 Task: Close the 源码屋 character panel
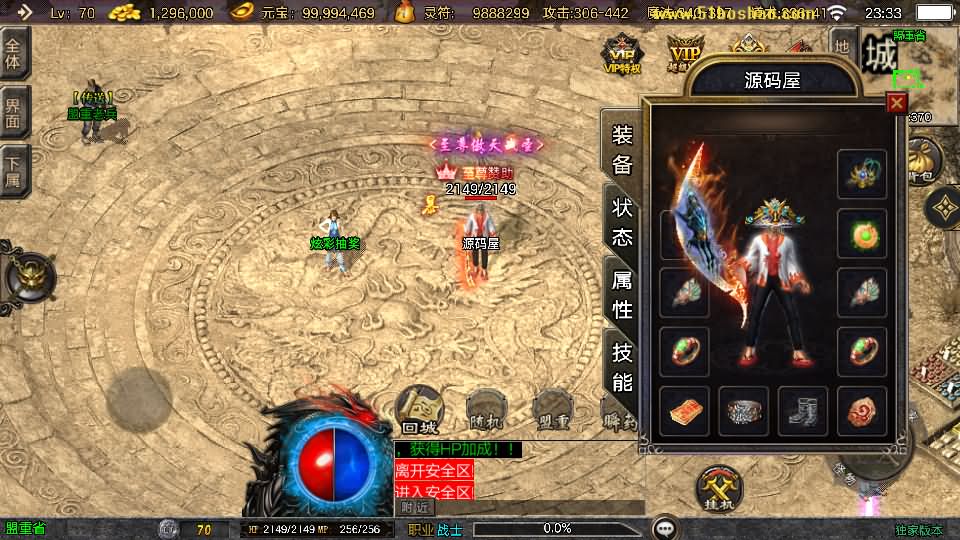[x=896, y=102]
